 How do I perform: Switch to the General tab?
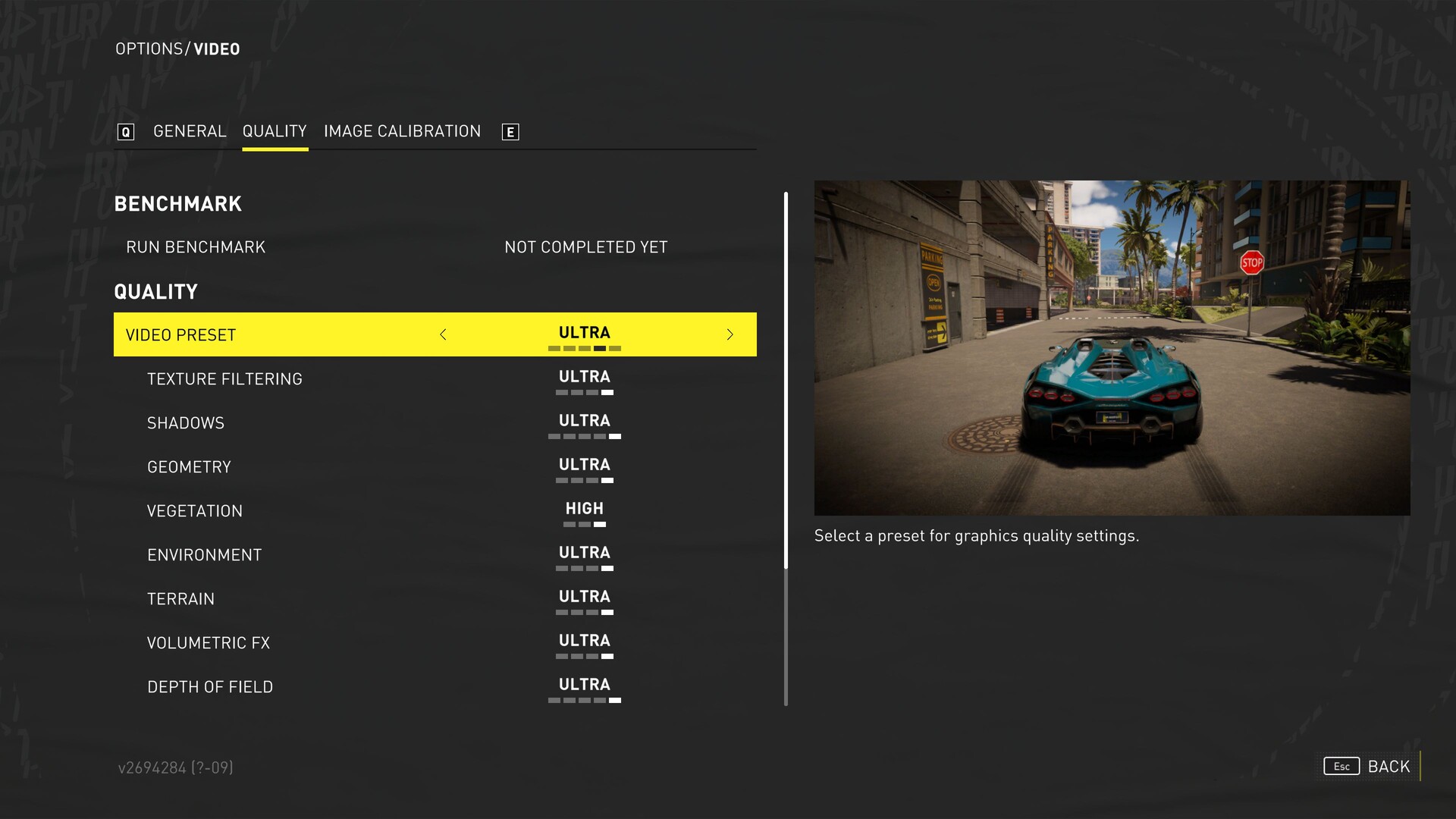[190, 131]
